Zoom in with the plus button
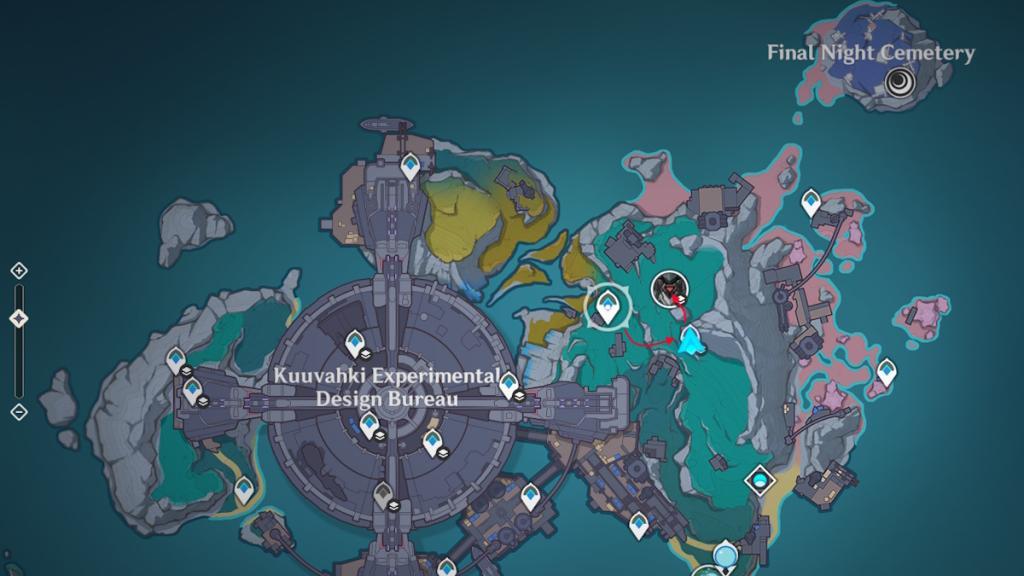1024x576 pixels. click(x=18, y=270)
